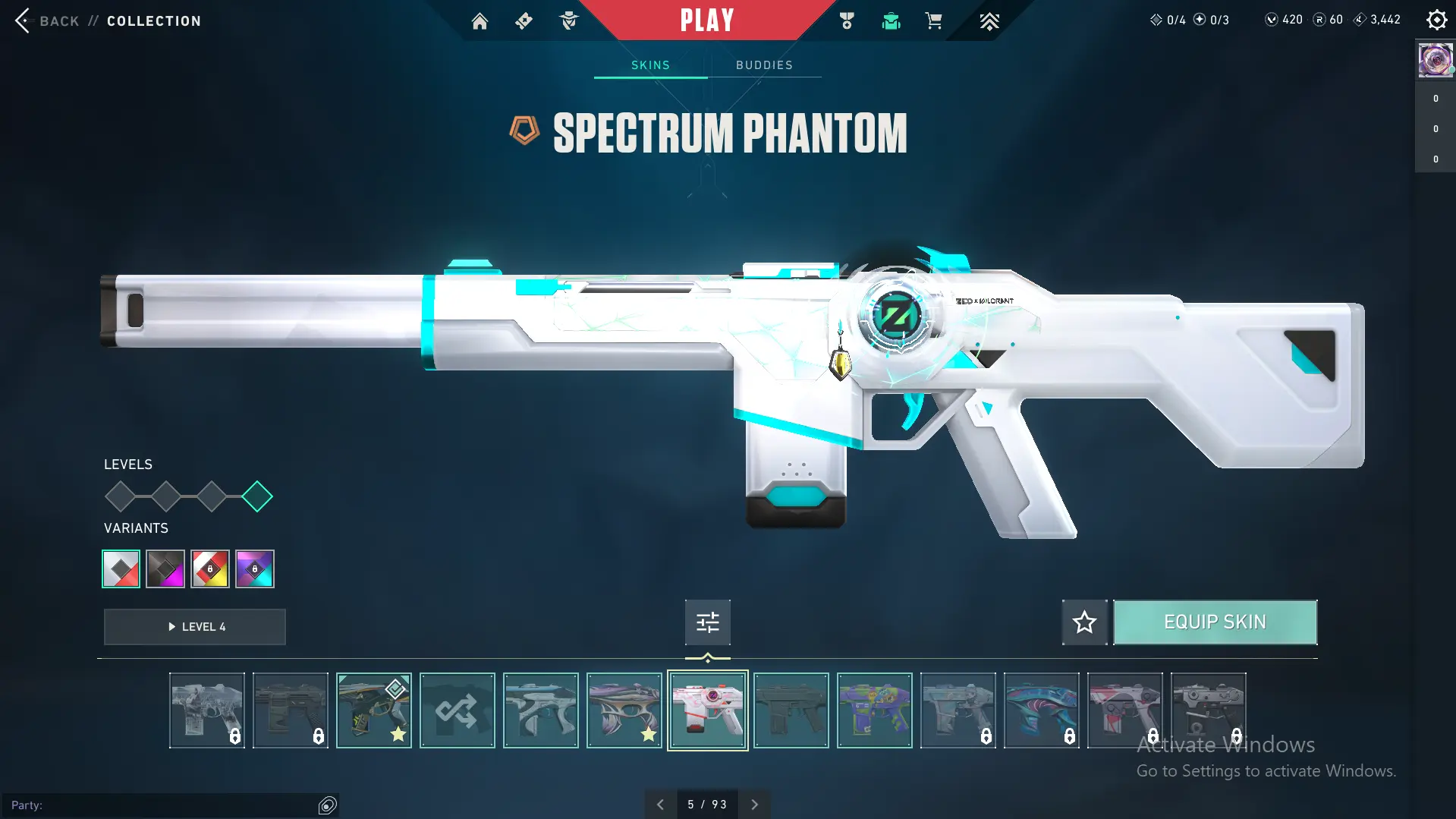This screenshot has width=1456, height=819.
Task: Select the highlighted teal level diamond
Action: tap(257, 496)
